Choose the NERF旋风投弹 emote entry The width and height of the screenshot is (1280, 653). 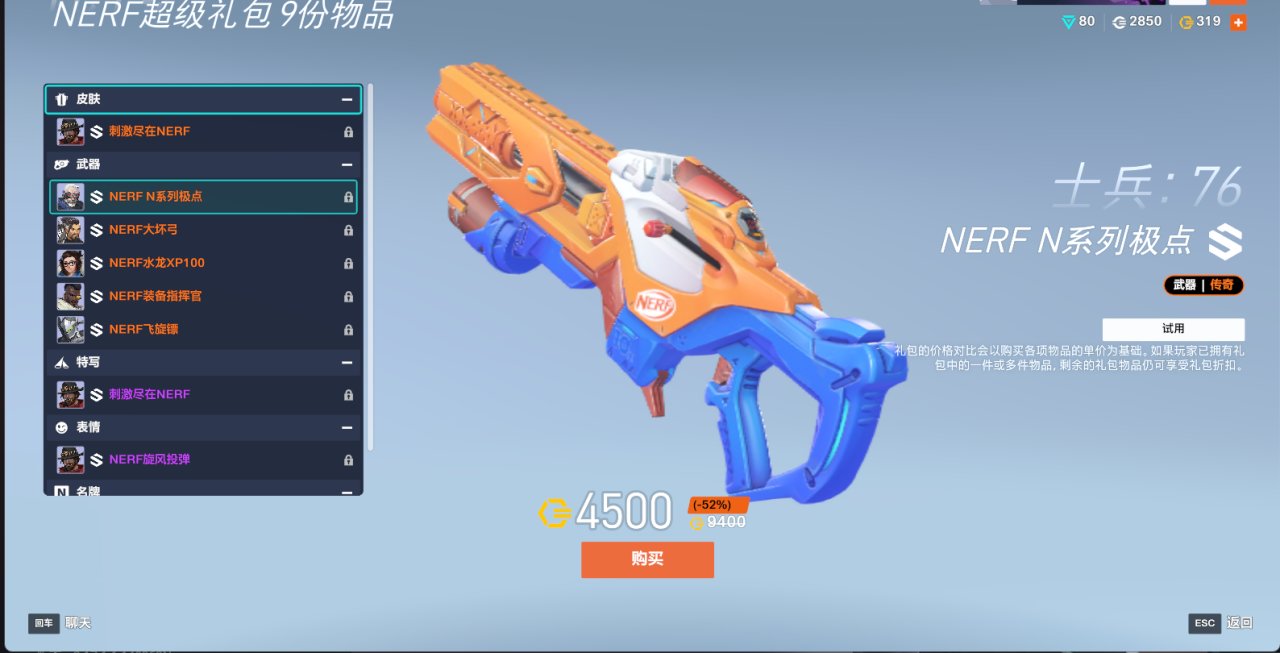tap(203, 460)
